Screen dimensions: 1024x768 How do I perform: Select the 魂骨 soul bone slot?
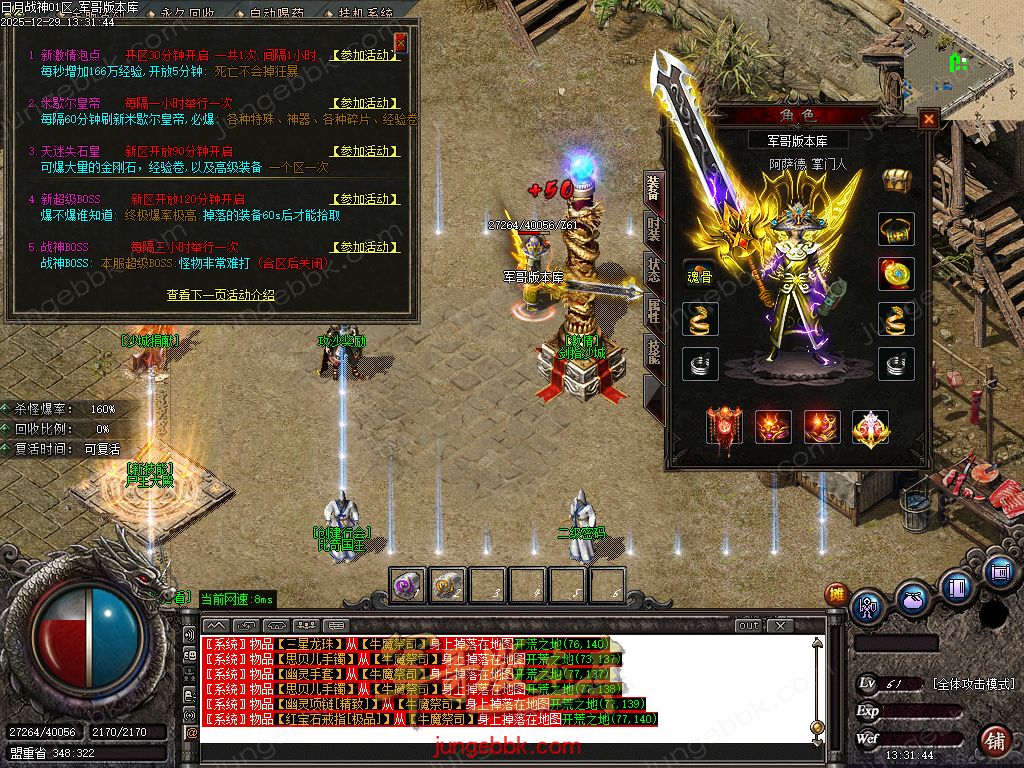[699, 276]
